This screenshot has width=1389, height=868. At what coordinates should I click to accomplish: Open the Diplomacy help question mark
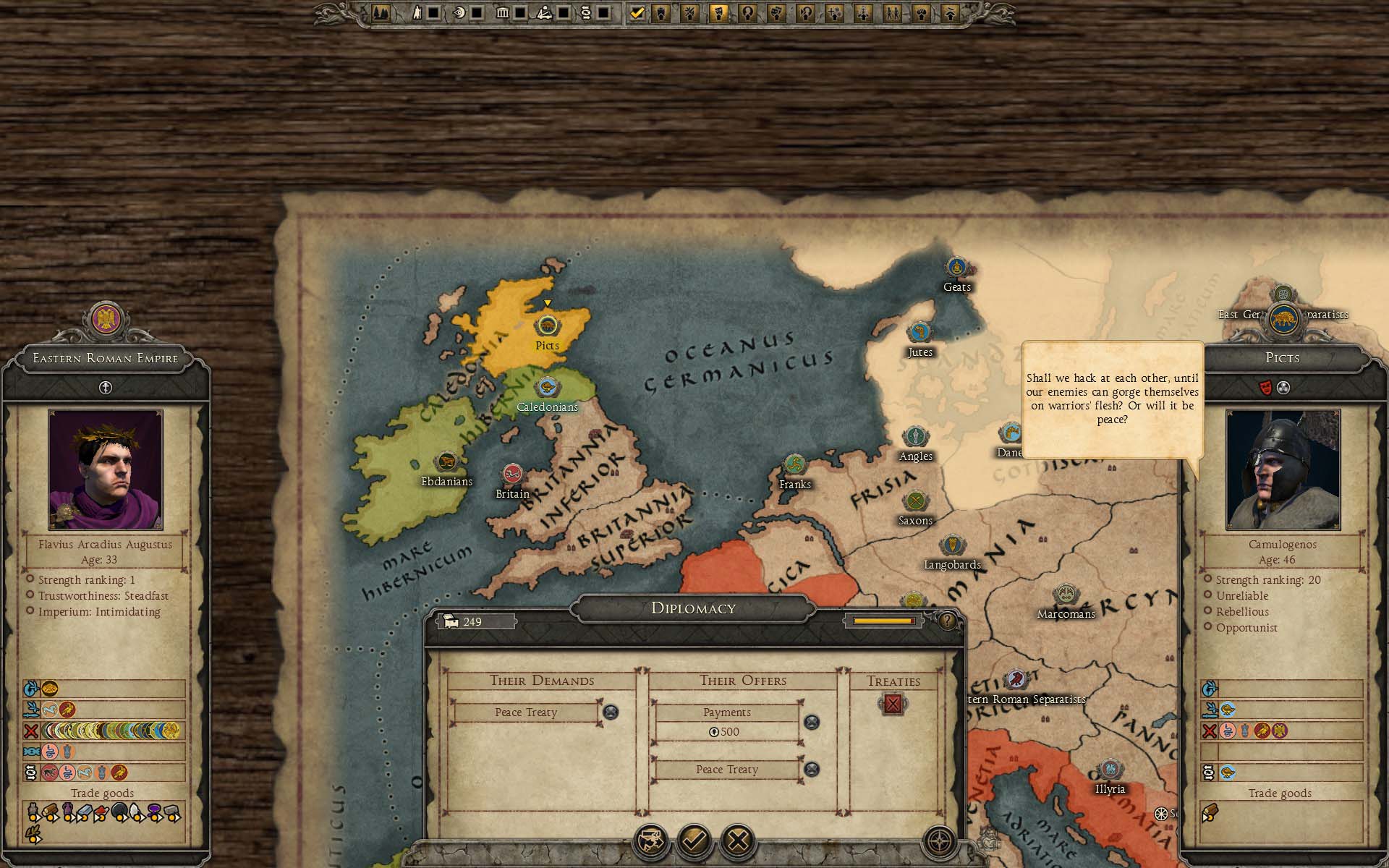947,621
